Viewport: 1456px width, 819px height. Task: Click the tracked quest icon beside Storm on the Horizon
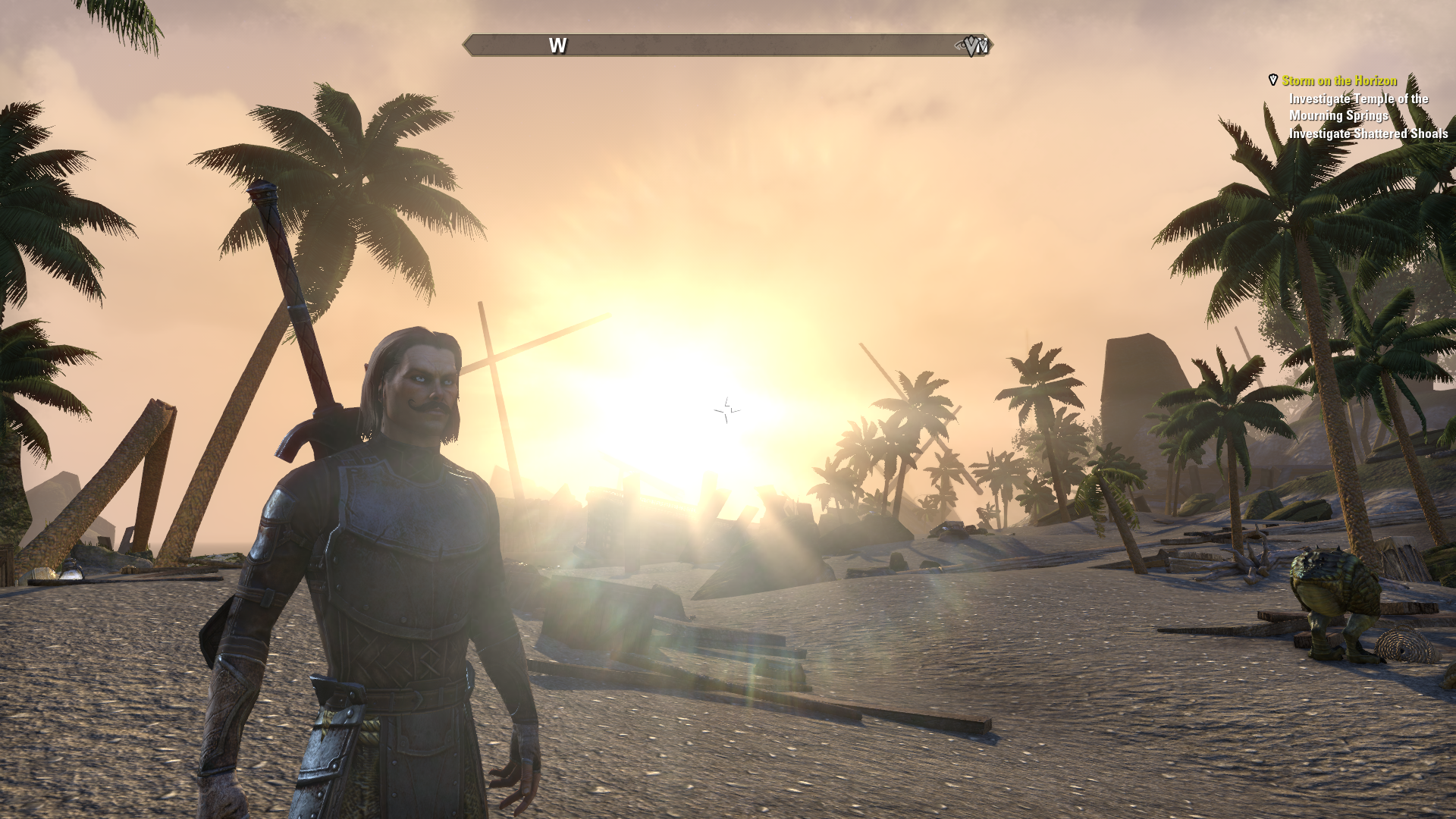(1273, 80)
